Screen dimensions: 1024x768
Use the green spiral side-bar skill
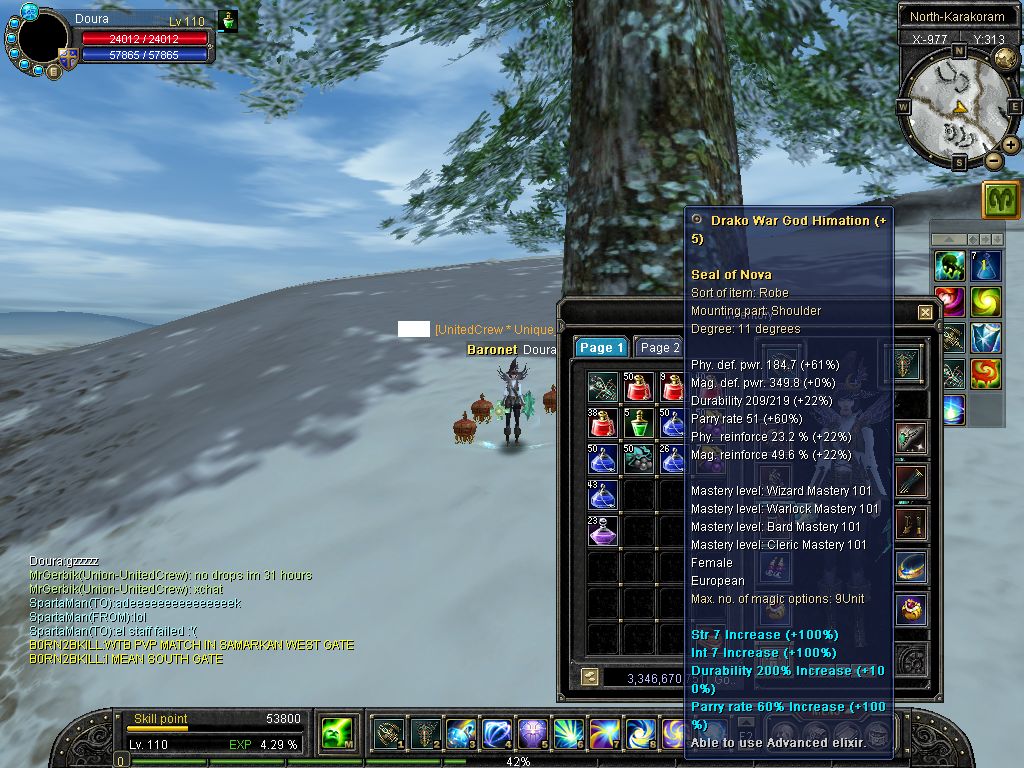pos(986,302)
